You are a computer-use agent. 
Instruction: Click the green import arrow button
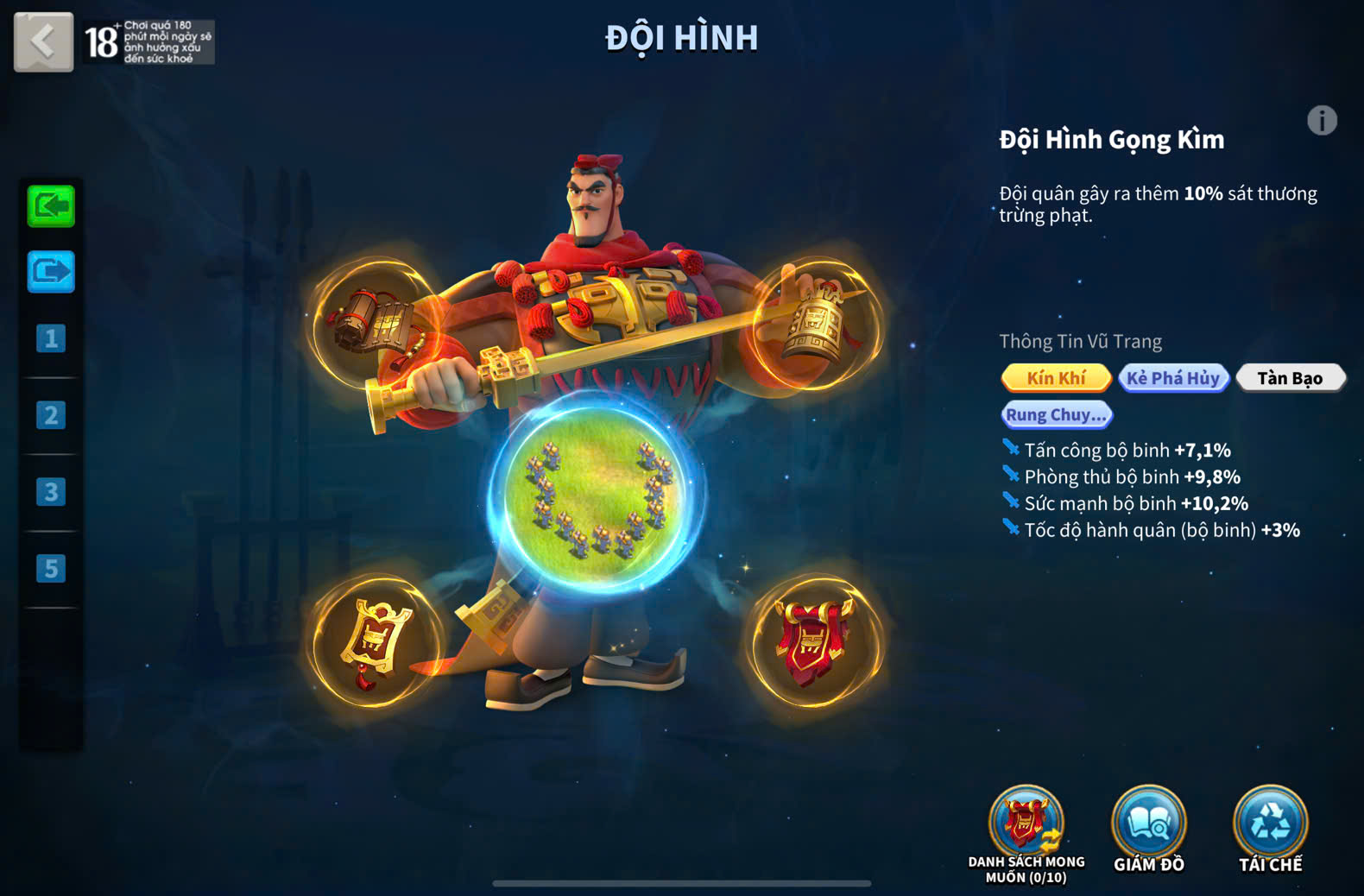coord(51,206)
